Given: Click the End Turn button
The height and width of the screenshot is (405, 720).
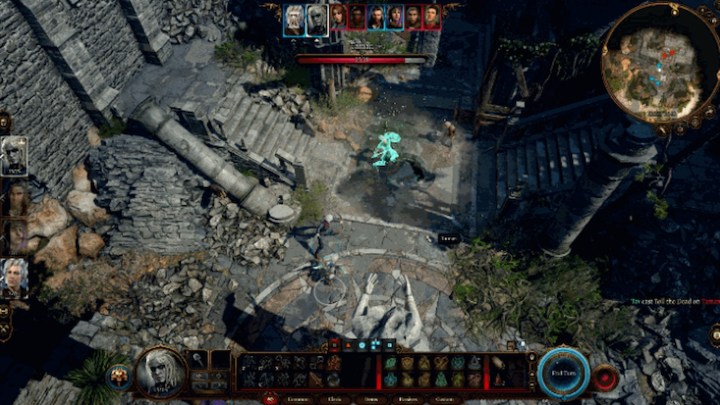Looking at the screenshot, I should pyautogui.click(x=564, y=373).
